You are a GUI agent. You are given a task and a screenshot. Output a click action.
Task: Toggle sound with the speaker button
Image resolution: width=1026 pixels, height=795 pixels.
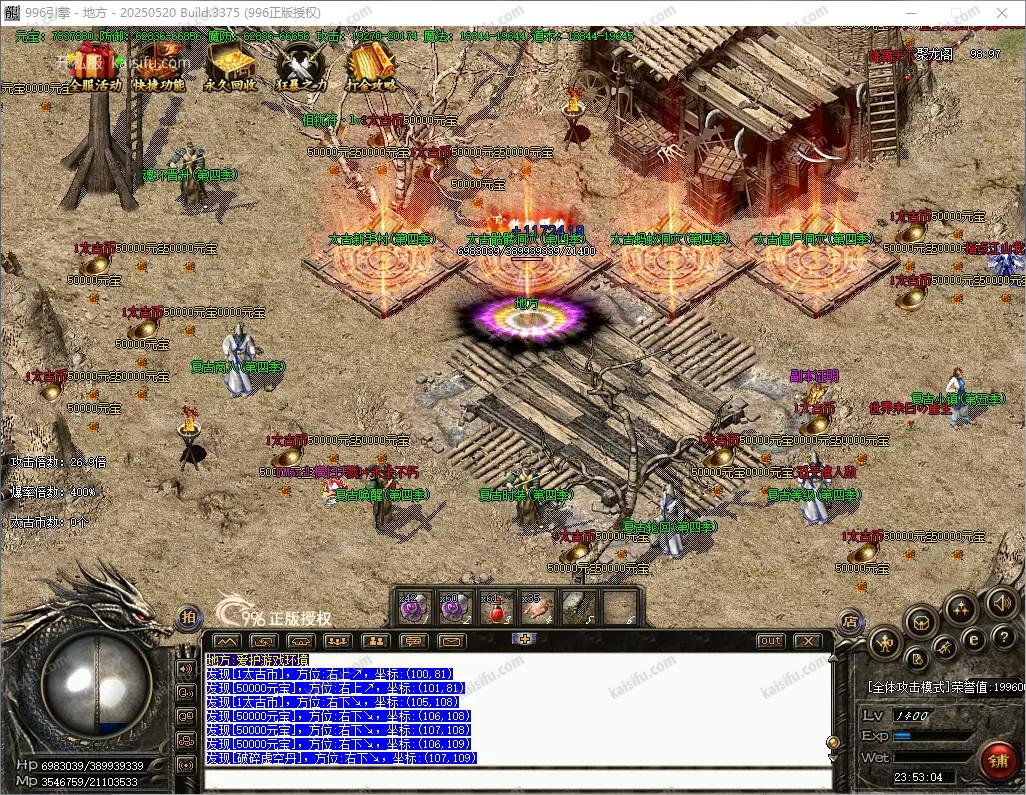click(x=1001, y=602)
